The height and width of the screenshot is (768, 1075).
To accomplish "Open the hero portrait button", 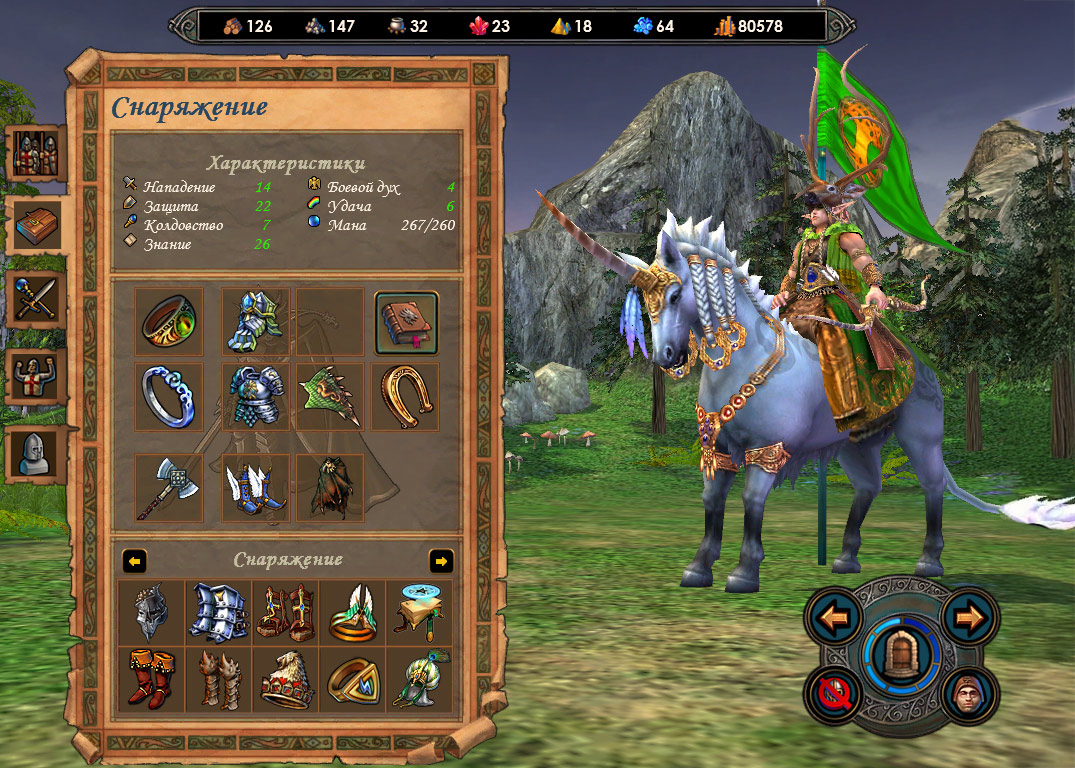I will pyautogui.click(x=969, y=692).
